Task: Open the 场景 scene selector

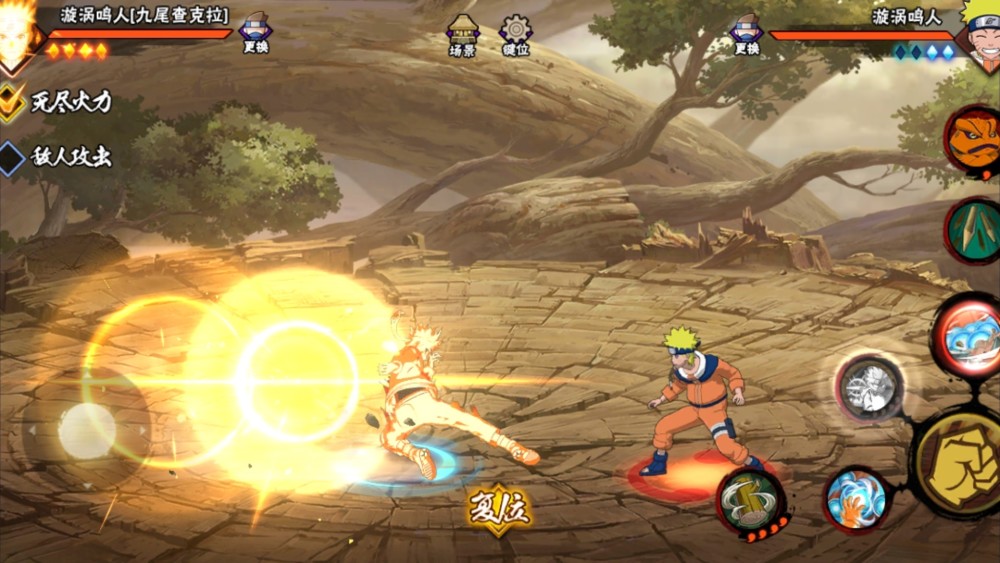Action: 462,35
